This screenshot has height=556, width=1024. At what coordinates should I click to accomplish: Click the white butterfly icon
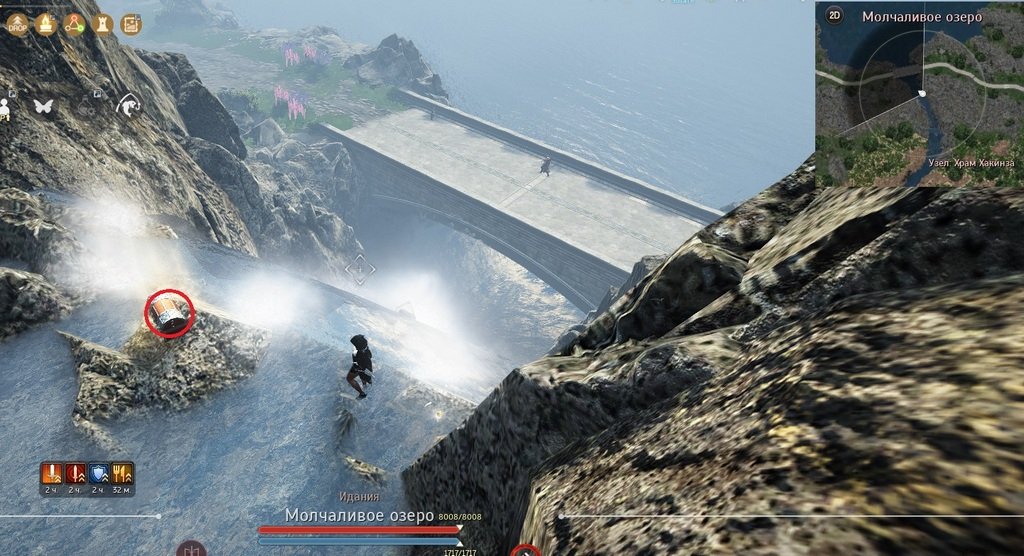point(43,104)
